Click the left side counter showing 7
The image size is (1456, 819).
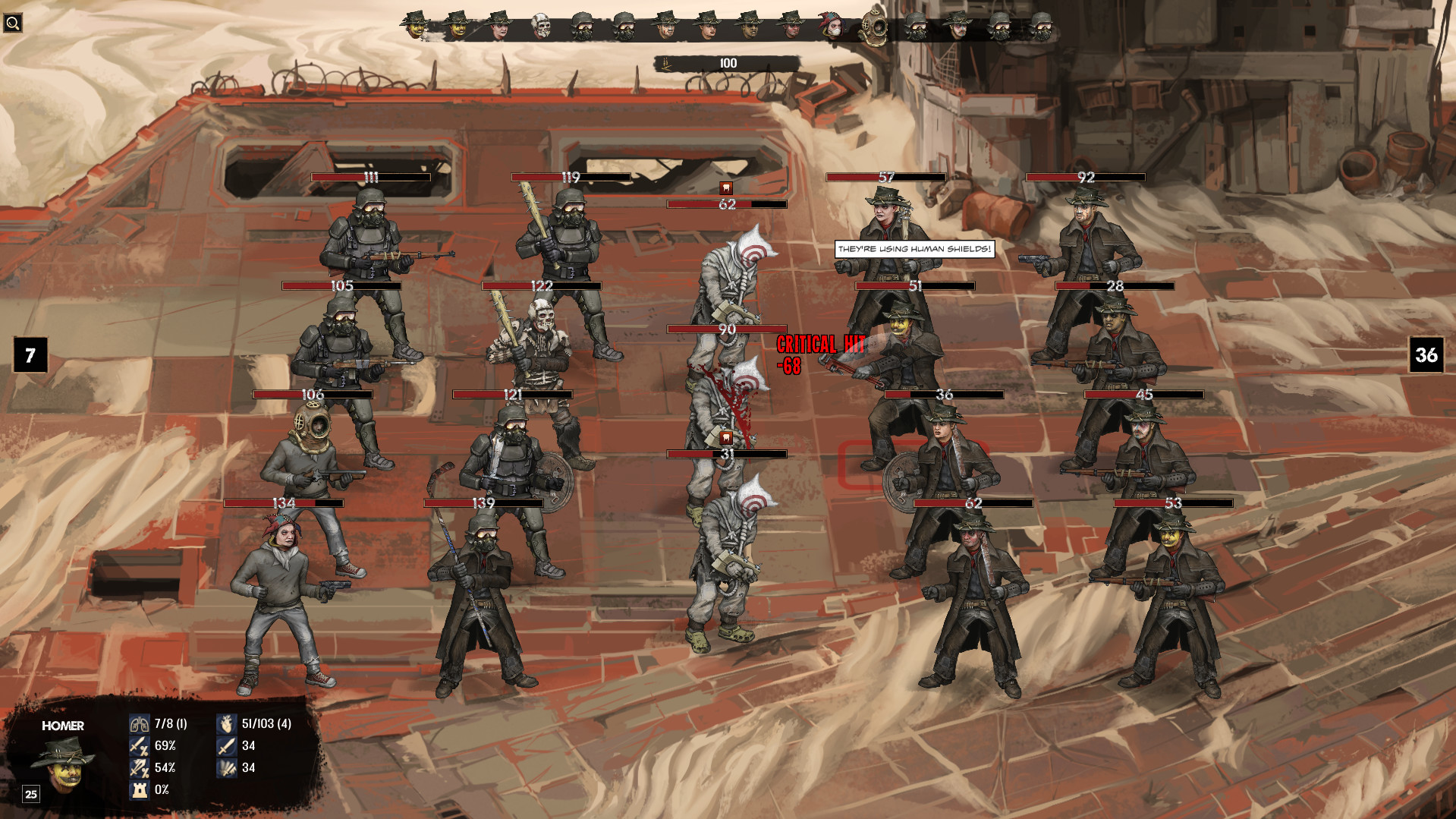tap(30, 354)
